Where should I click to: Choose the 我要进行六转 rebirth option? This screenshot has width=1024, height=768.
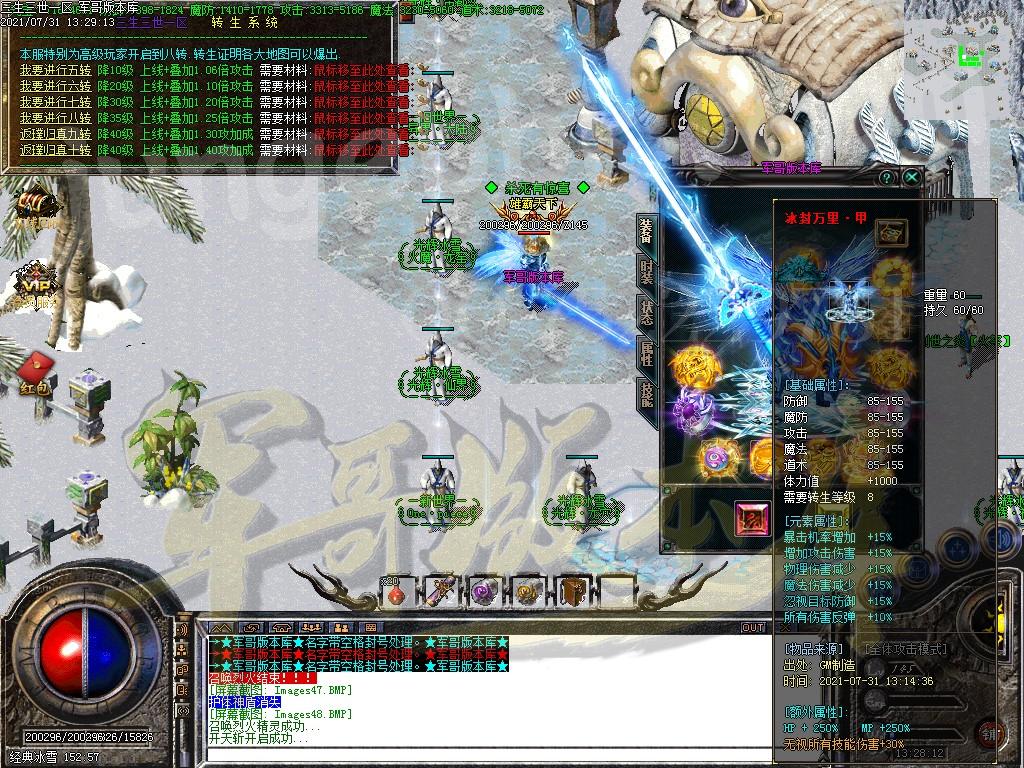point(56,87)
